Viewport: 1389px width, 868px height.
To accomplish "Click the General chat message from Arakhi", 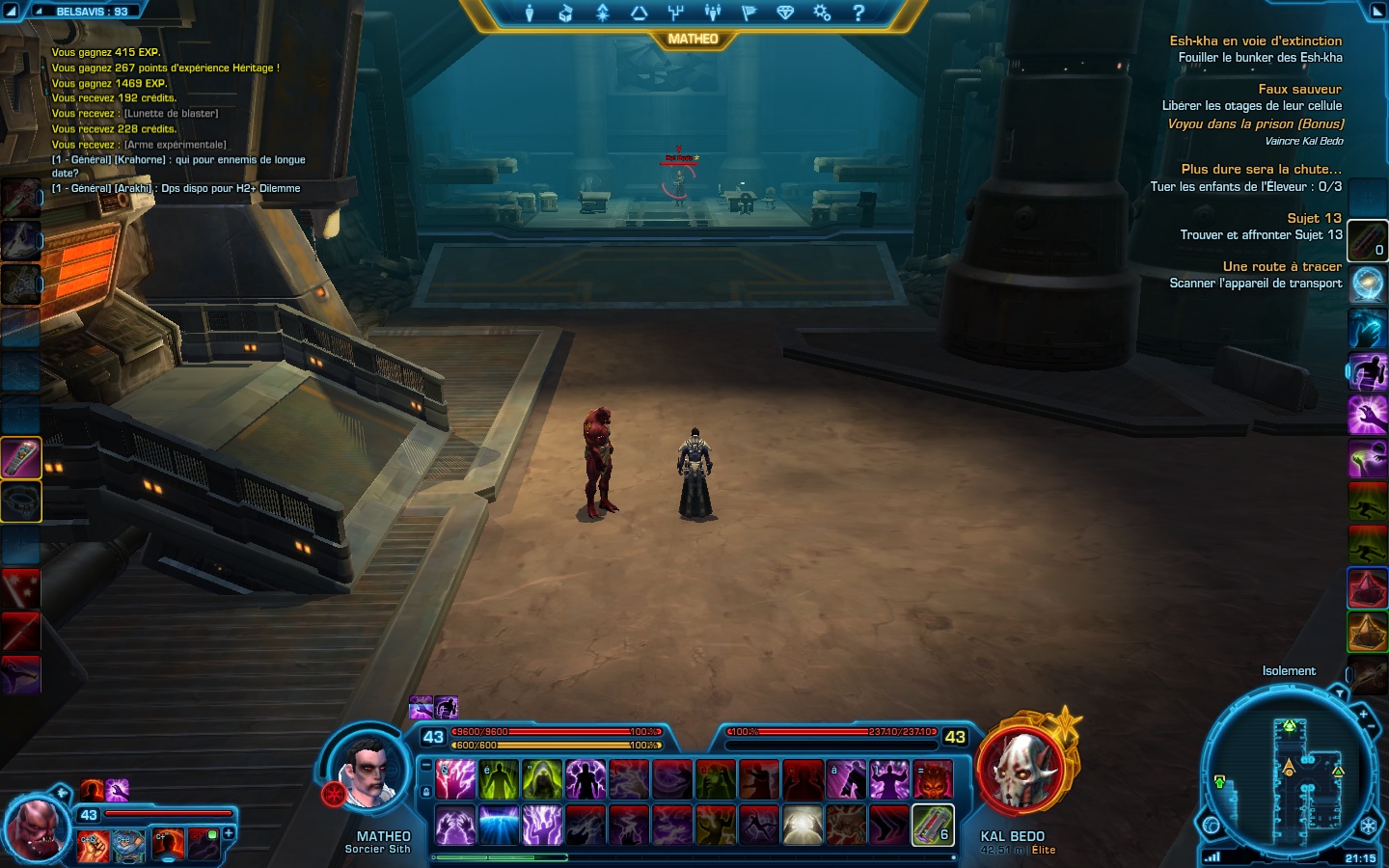I will tap(176, 189).
